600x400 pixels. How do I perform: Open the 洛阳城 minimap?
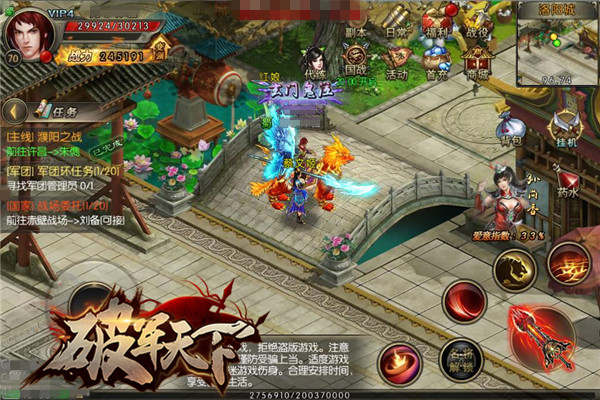coord(557,45)
